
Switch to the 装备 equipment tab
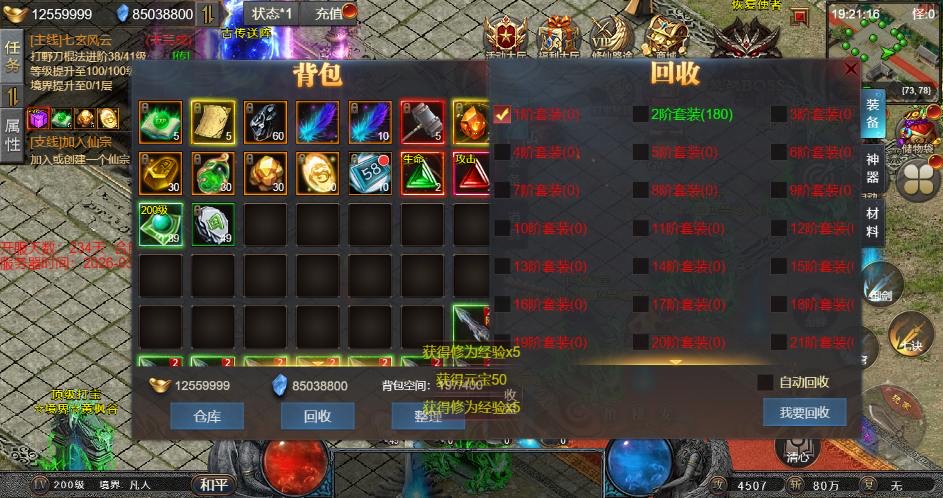(x=872, y=115)
